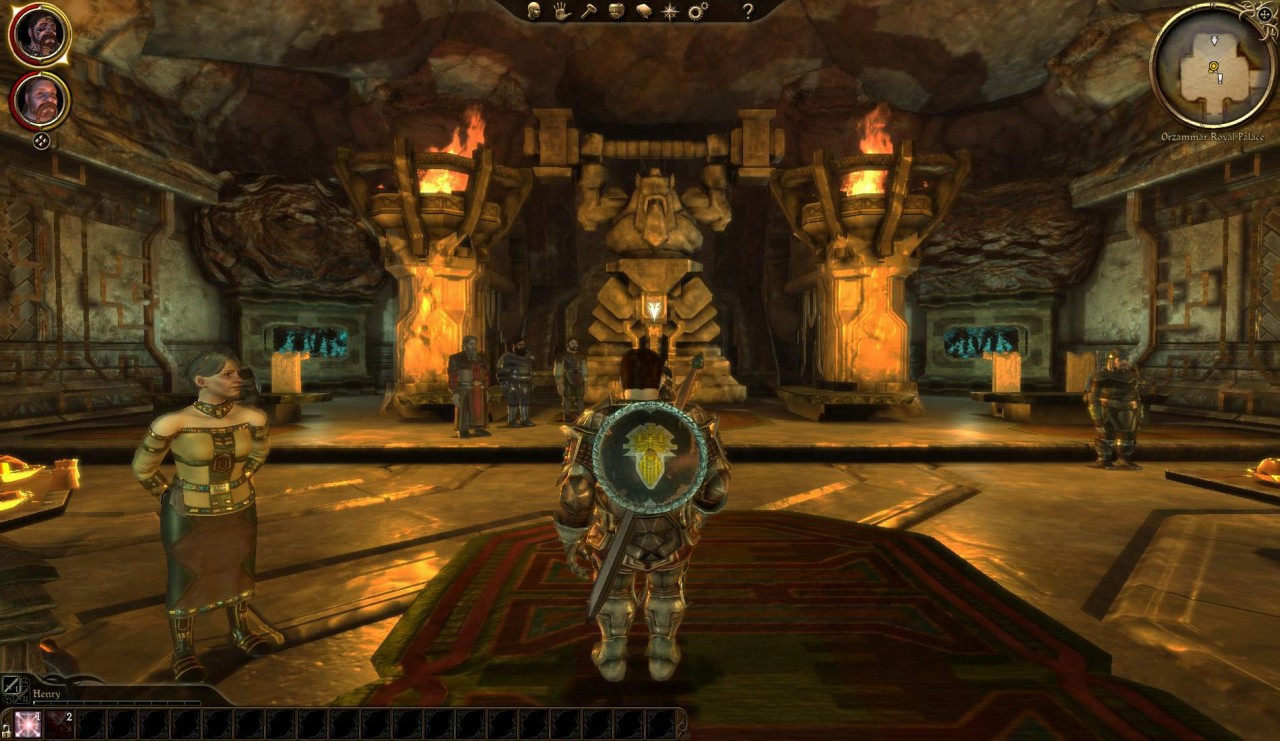Click the radial menu dots below the portraits
This screenshot has width=1280, height=741.
[x=40, y=141]
